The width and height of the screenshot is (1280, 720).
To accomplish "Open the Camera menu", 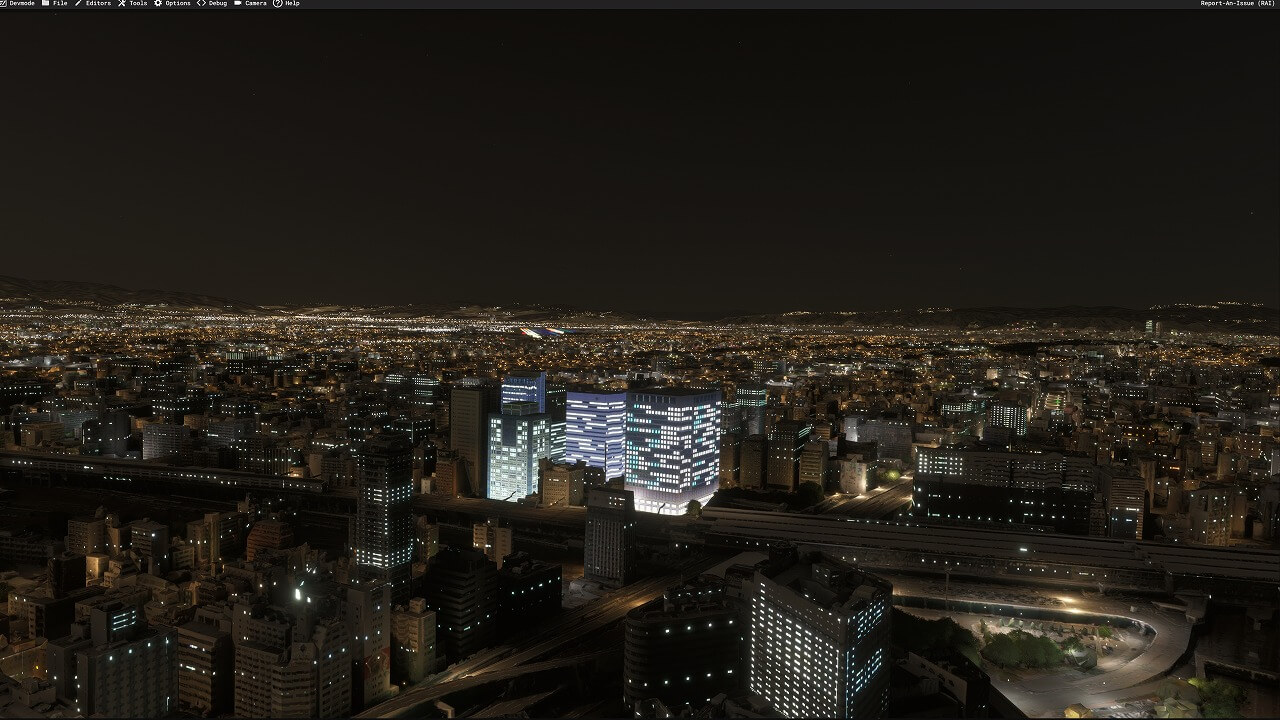I will (251, 4).
